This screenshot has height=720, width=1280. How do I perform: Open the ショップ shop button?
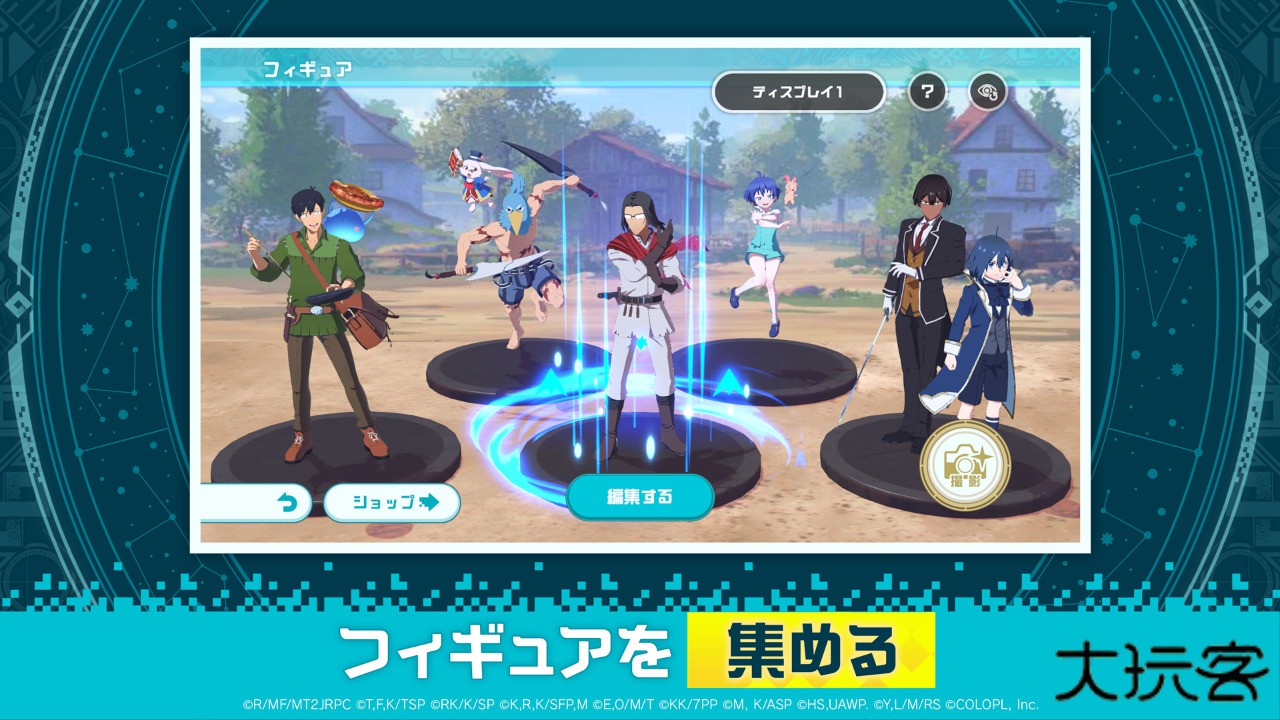[x=391, y=502]
